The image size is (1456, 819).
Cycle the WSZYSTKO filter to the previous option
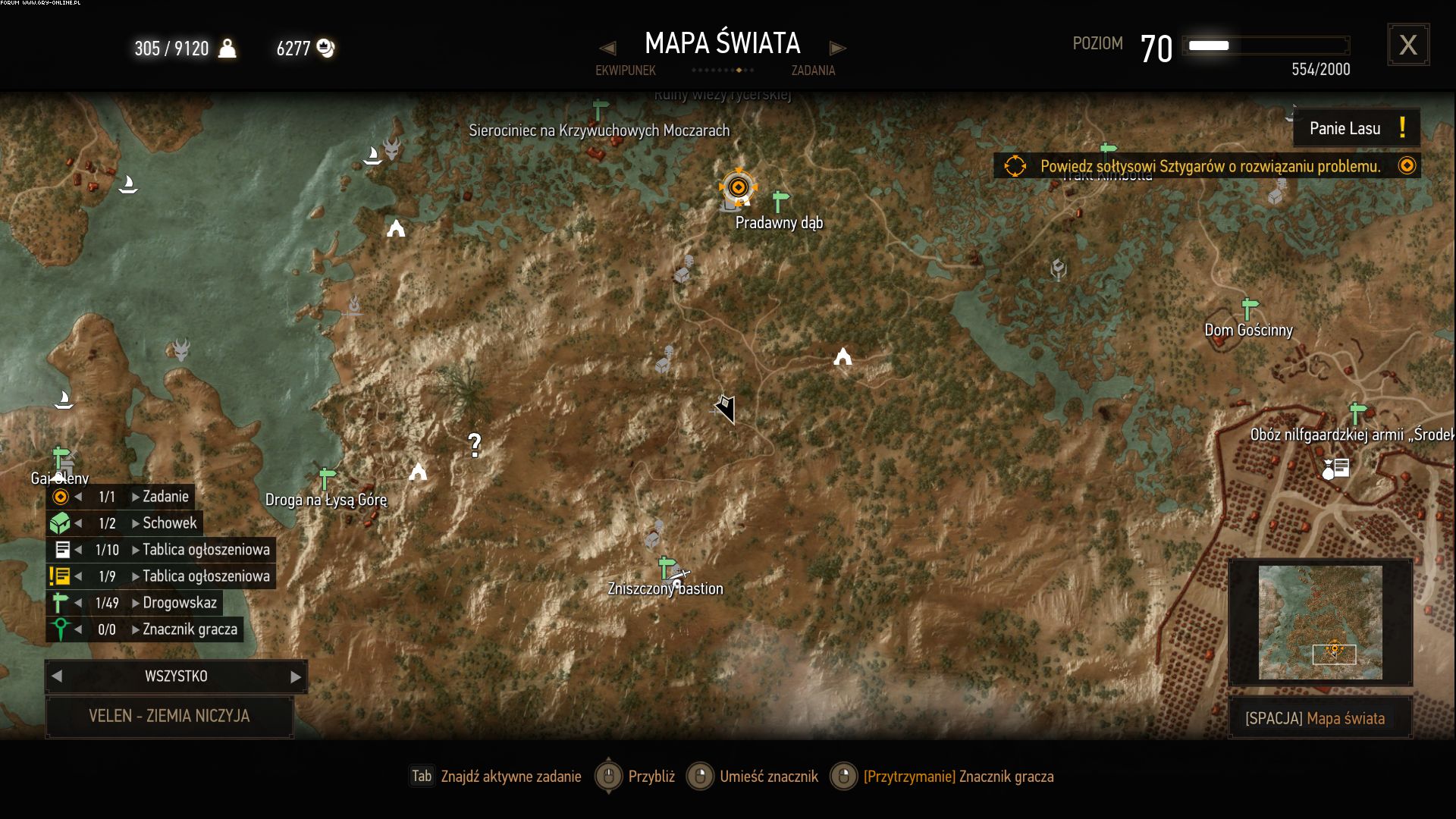point(57,676)
